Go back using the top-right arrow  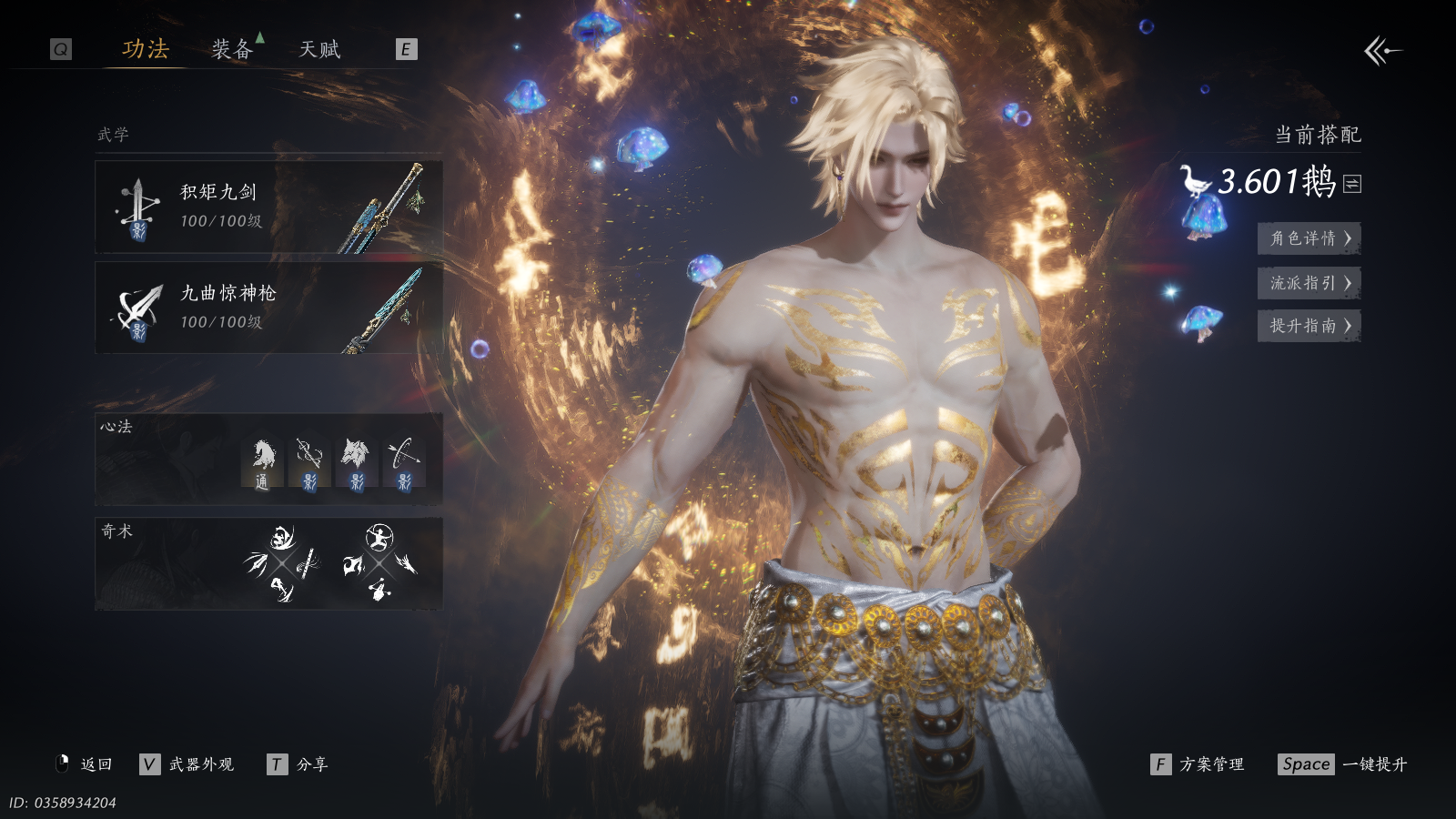[1382, 51]
